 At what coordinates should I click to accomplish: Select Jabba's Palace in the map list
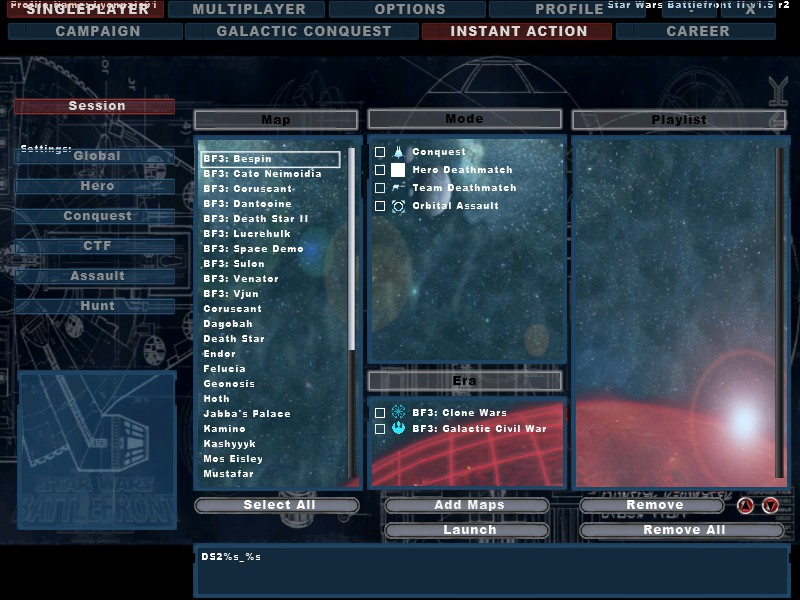click(x=247, y=414)
